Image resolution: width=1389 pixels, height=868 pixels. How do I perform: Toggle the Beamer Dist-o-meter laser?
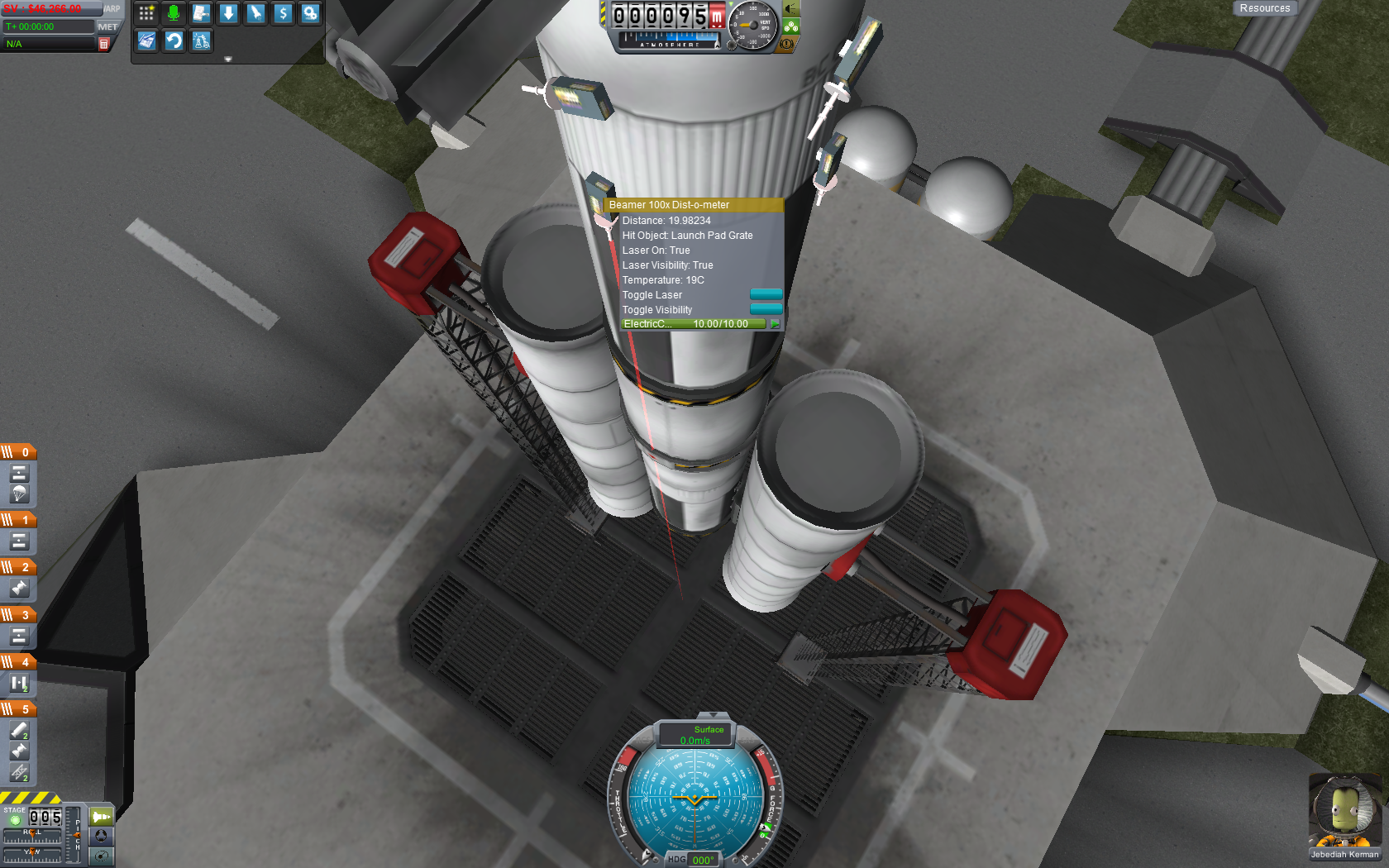click(x=766, y=294)
